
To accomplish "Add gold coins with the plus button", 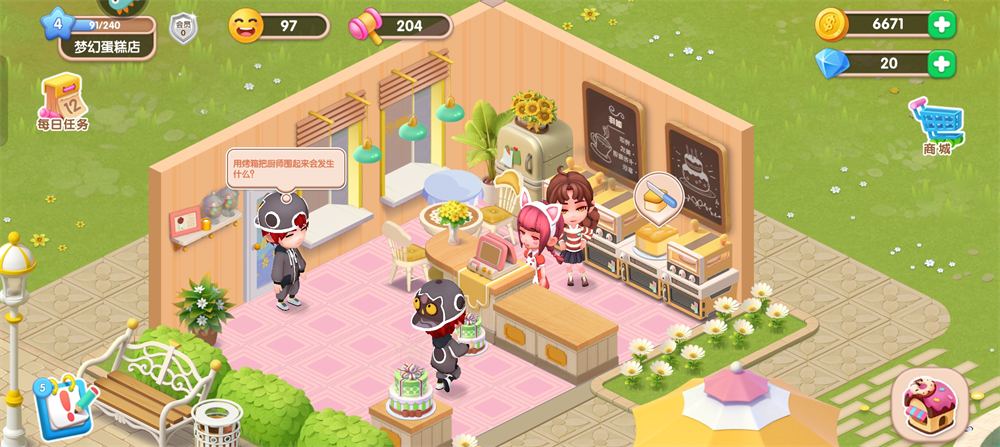I will tap(941, 24).
